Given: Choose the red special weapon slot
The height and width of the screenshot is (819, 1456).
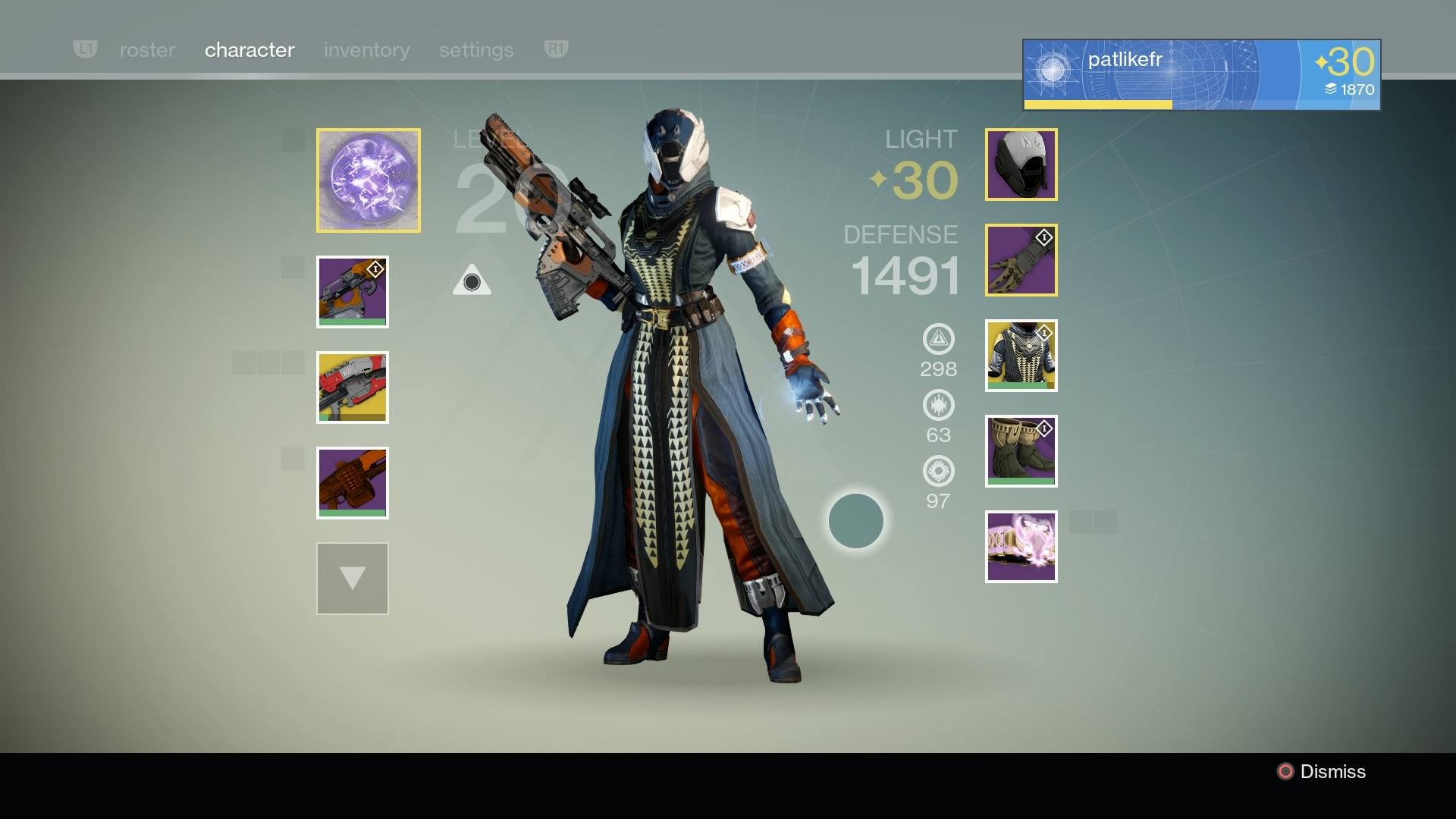Looking at the screenshot, I should (353, 388).
